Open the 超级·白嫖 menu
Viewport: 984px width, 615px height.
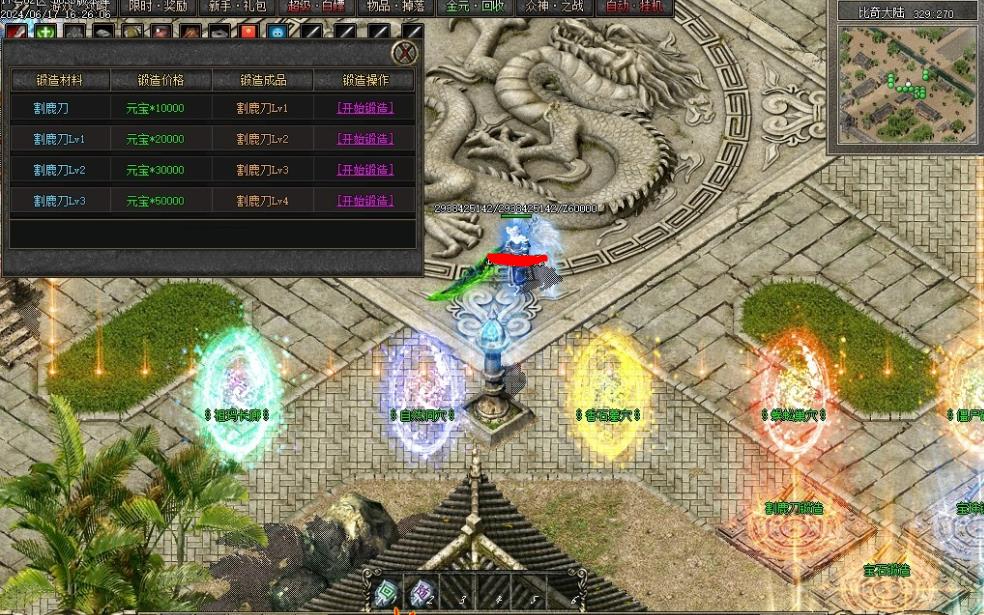tap(315, 7)
